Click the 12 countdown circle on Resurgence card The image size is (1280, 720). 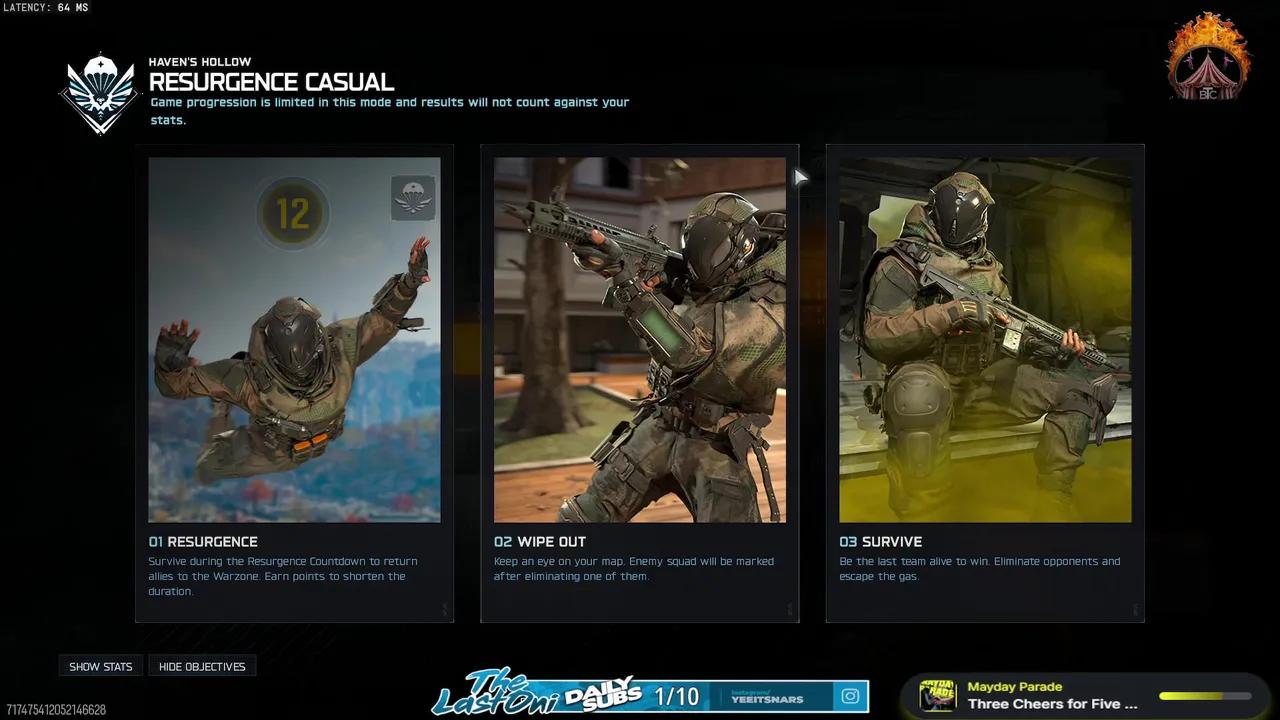coord(292,212)
